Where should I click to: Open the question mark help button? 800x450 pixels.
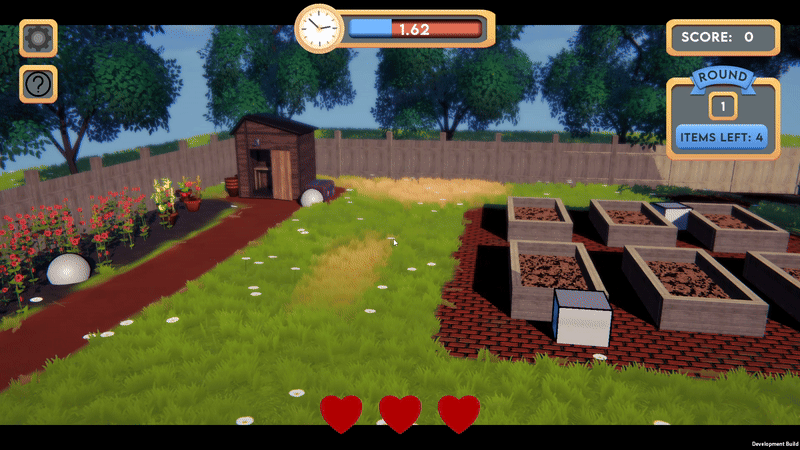click(38, 85)
